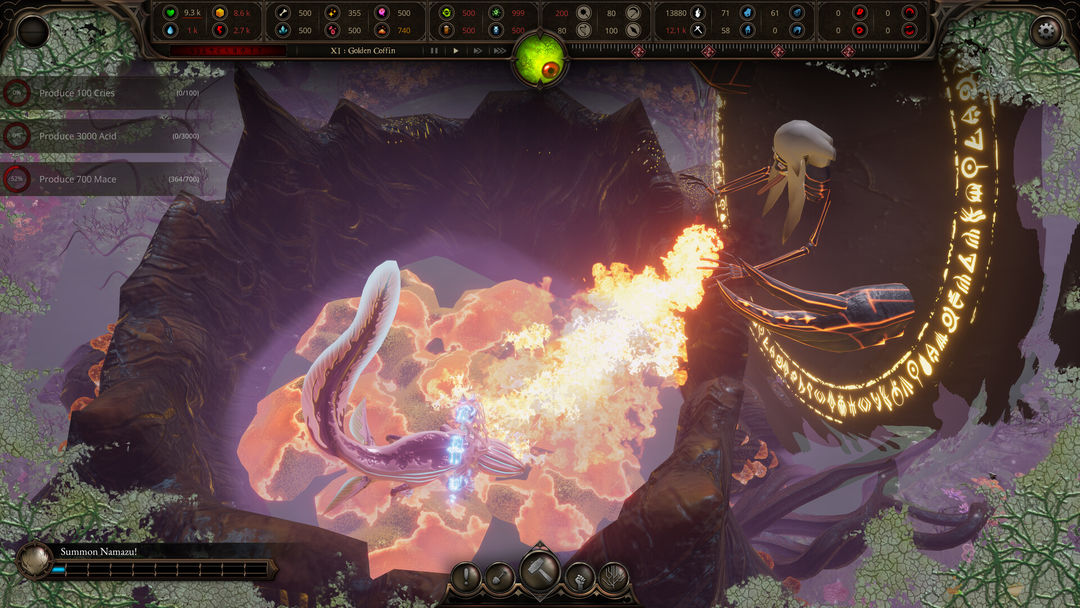Viewport: 1080px width, 608px height.
Task: Set game speed to normal play
Action: coord(456,50)
